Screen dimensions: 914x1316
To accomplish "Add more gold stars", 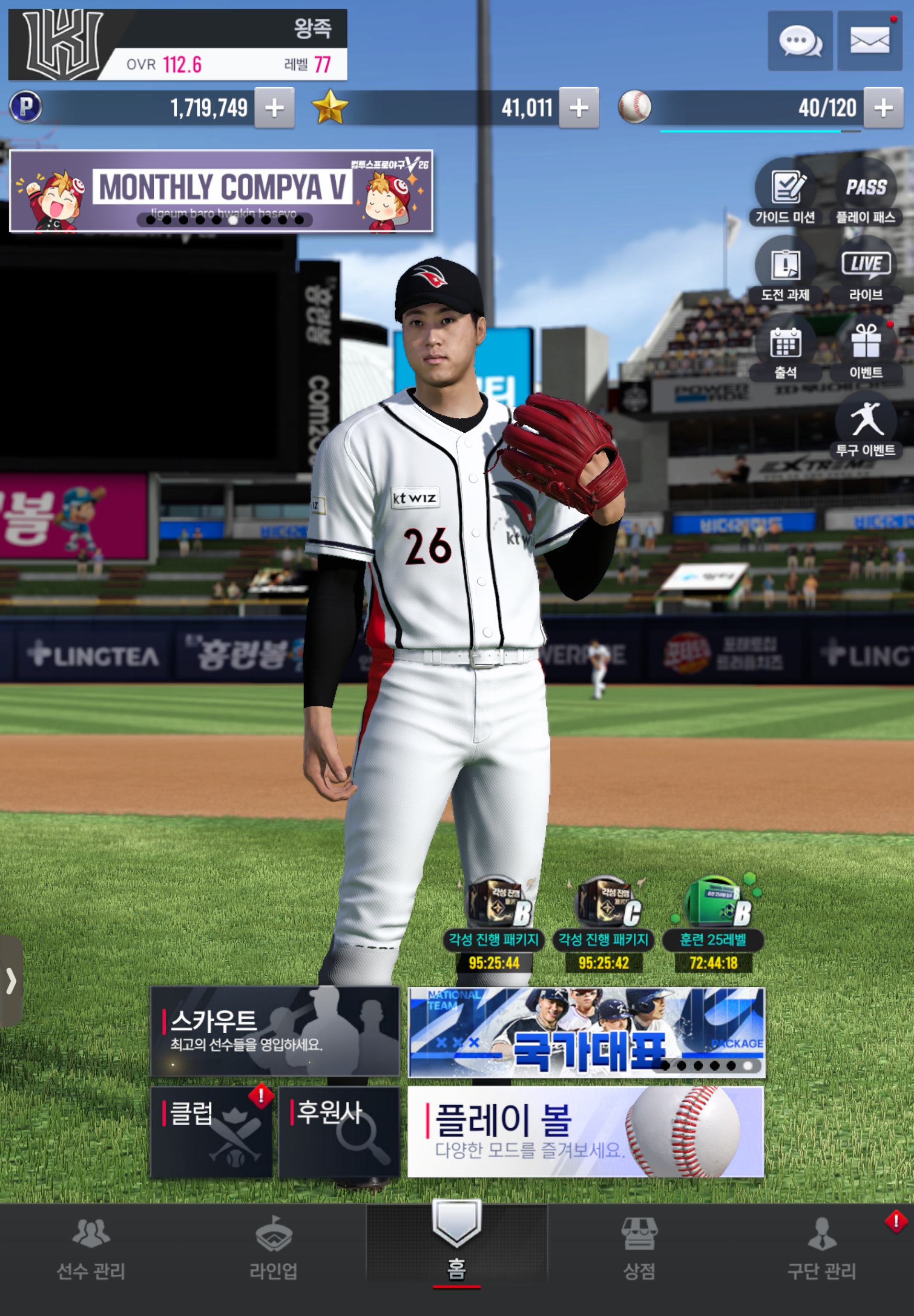I will tap(578, 108).
